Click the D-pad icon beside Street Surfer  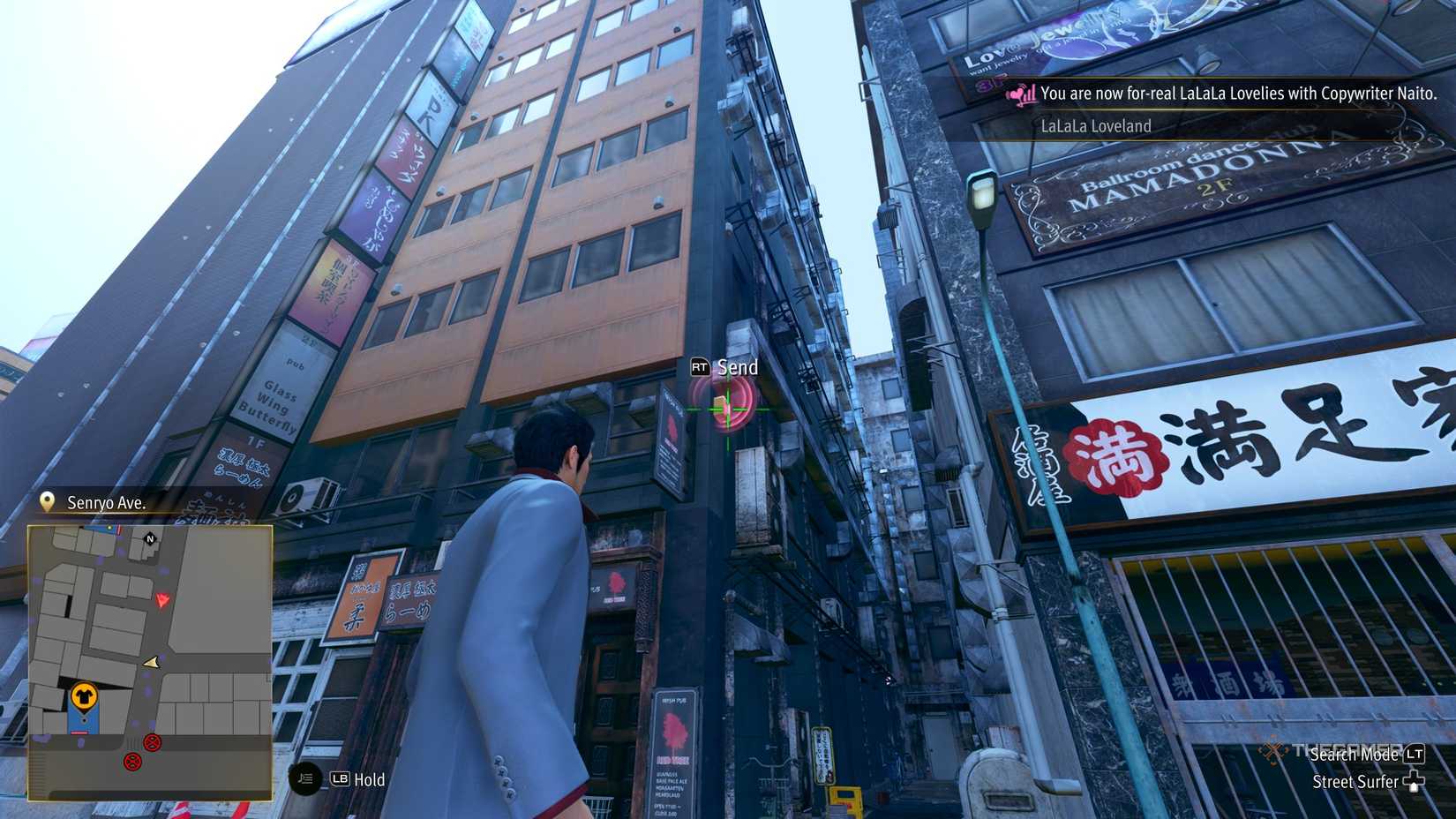pyautogui.click(x=1415, y=782)
